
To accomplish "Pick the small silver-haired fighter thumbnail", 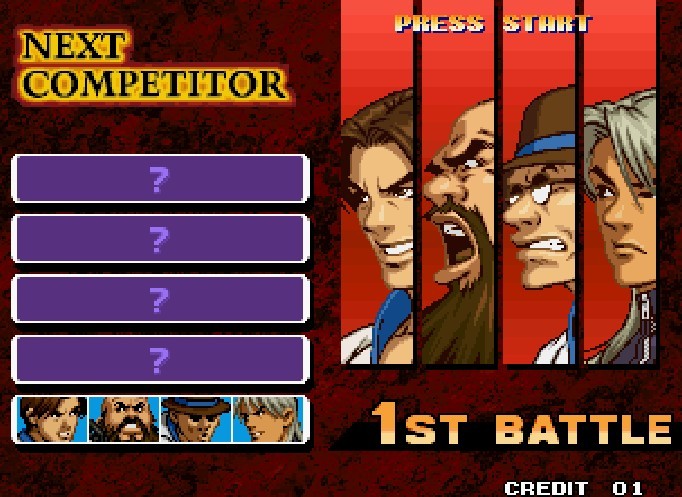I will pos(268,419).
